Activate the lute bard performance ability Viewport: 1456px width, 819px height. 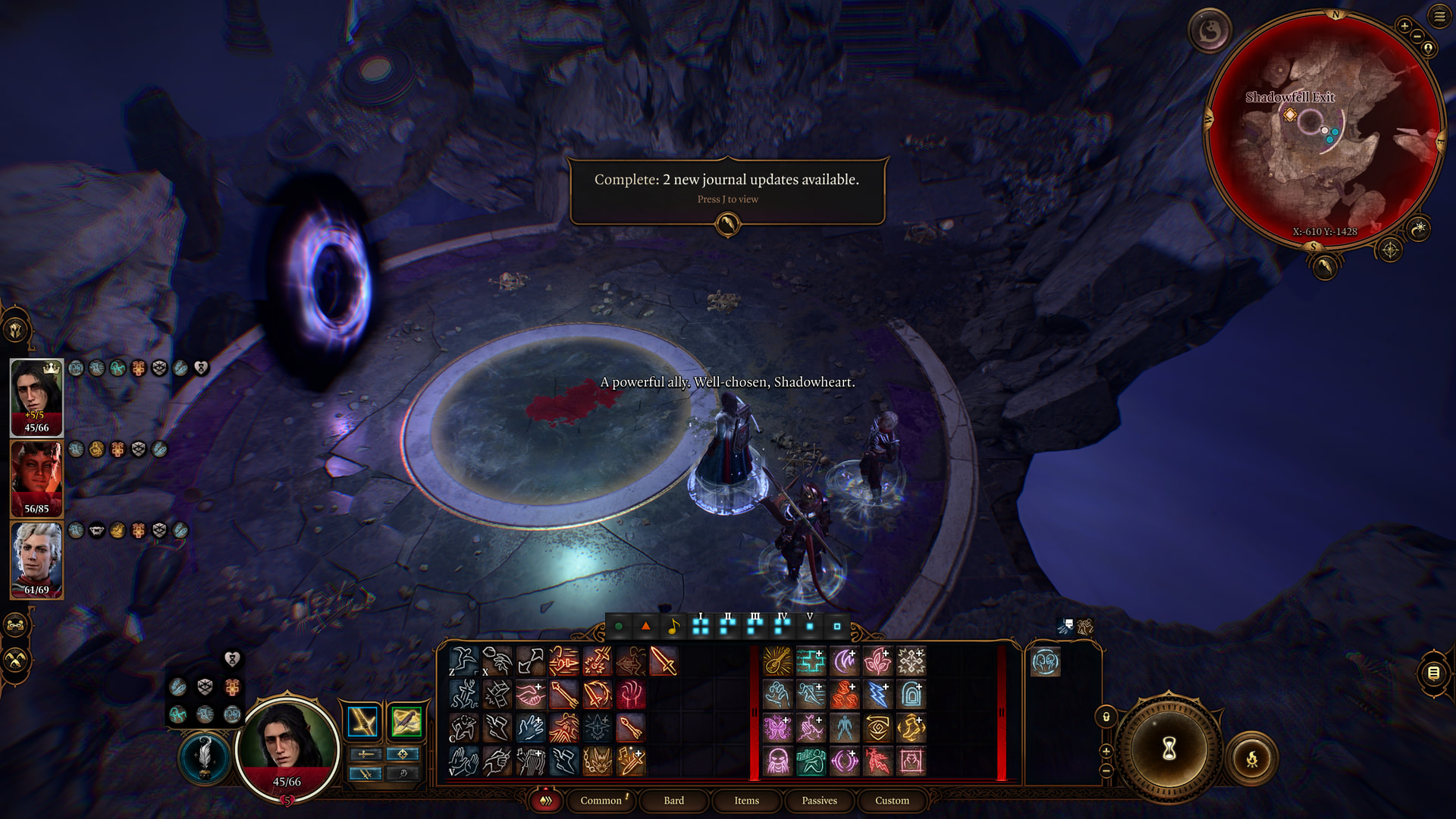[777, 661]
